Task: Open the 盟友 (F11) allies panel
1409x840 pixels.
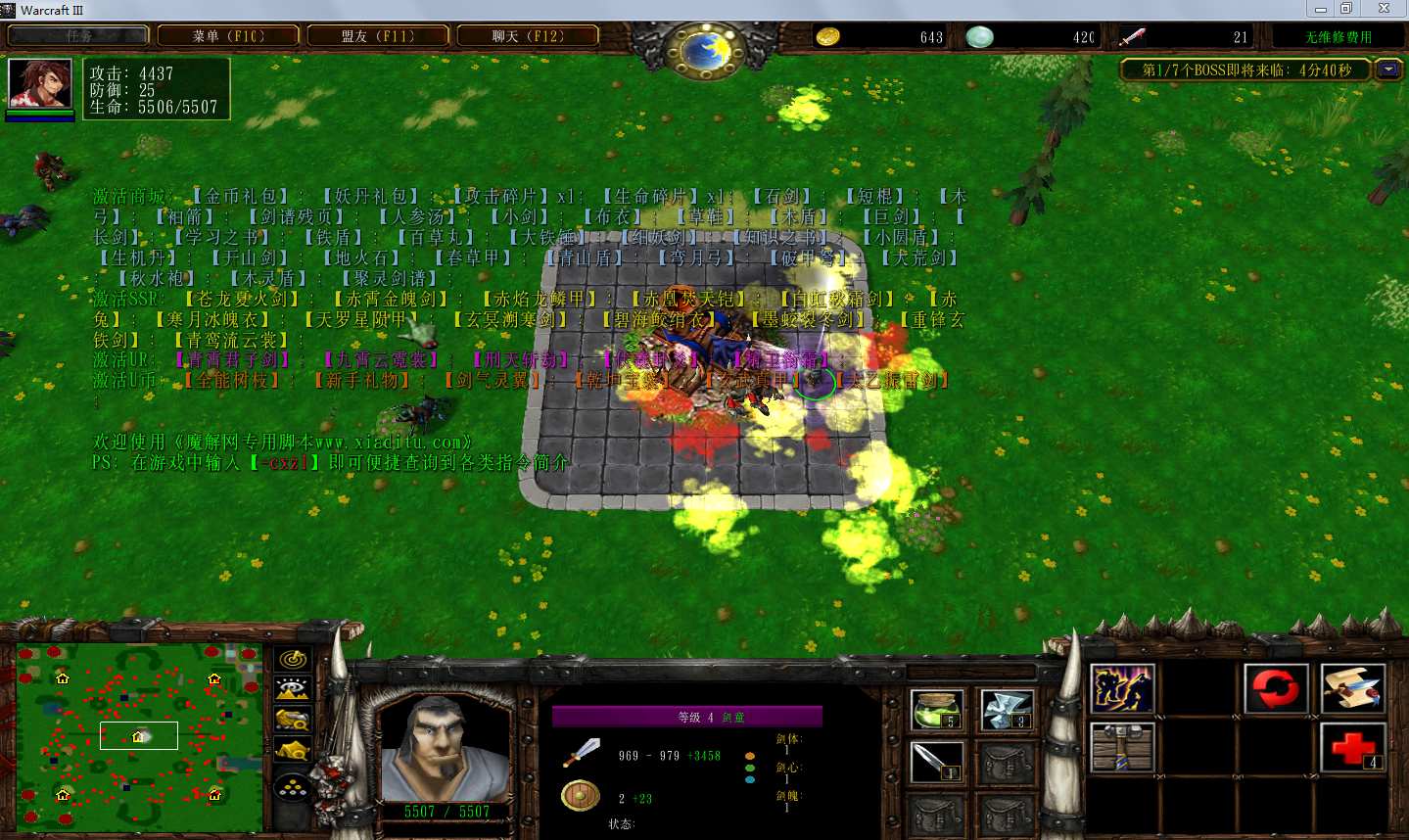Action: pos(378,36)
